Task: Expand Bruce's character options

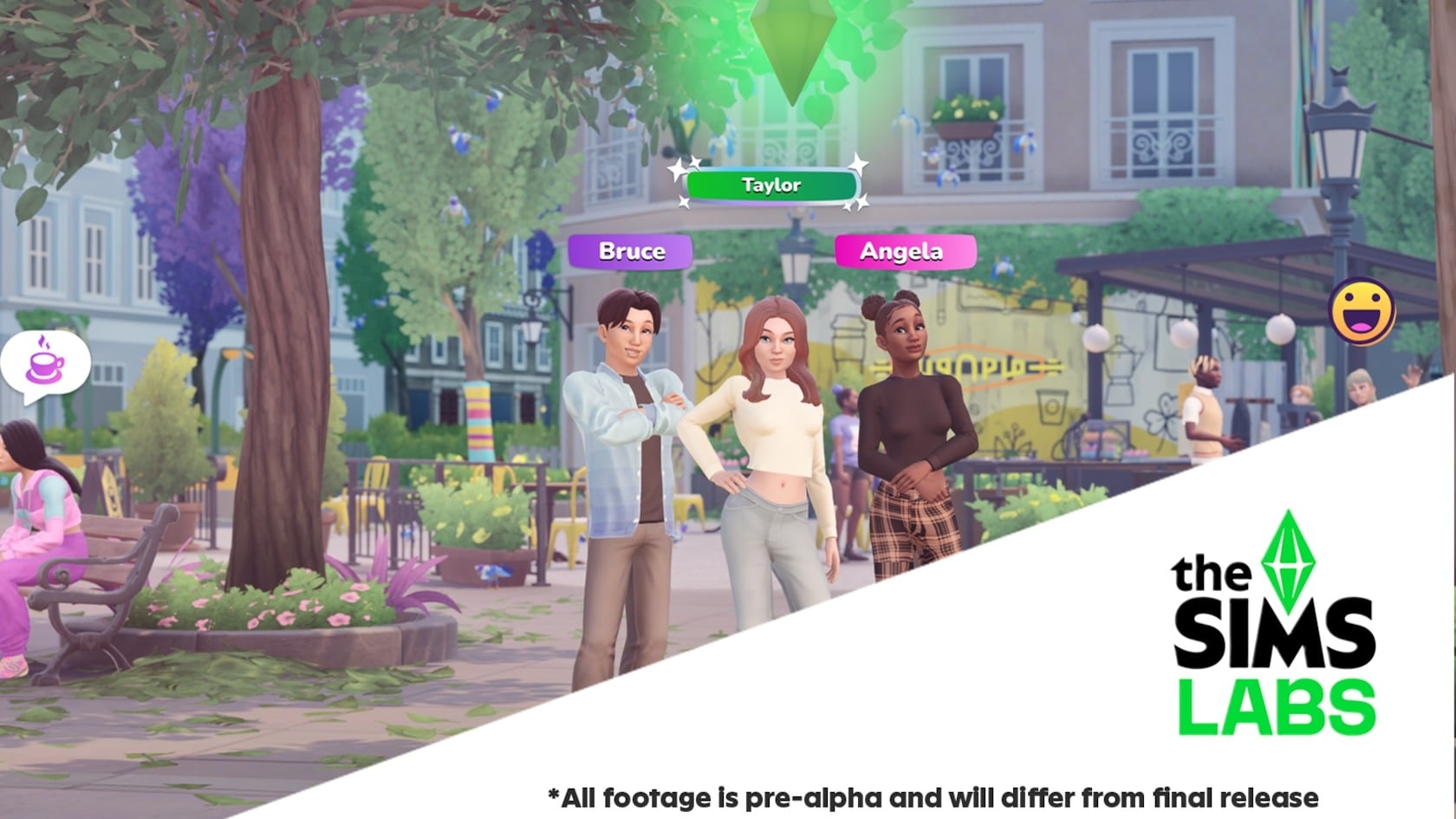Action: coord(630,251)
